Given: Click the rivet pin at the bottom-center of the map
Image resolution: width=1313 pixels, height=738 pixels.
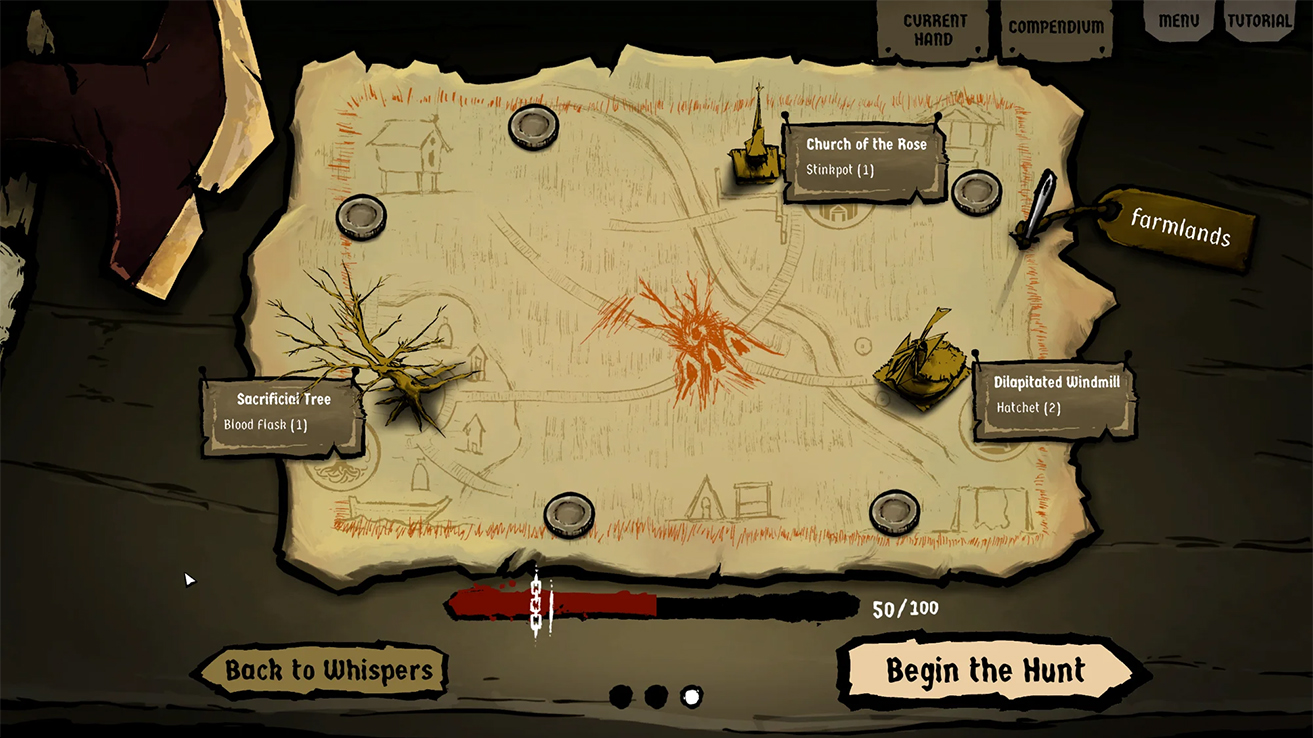Looking at the screenshot, I should pos(570,513).
